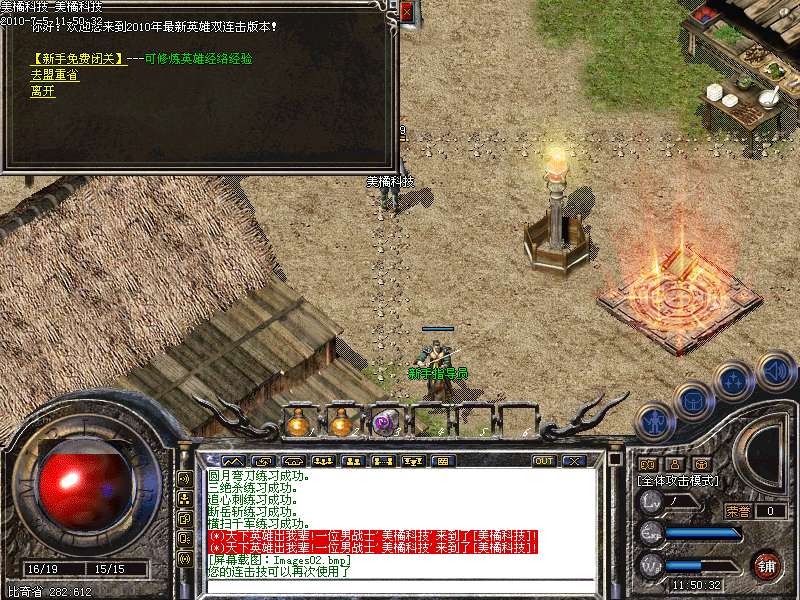Open the skills button with sparkle stars
The height and width of the screenshot is (600, 800).
click(x=733, y=382)
